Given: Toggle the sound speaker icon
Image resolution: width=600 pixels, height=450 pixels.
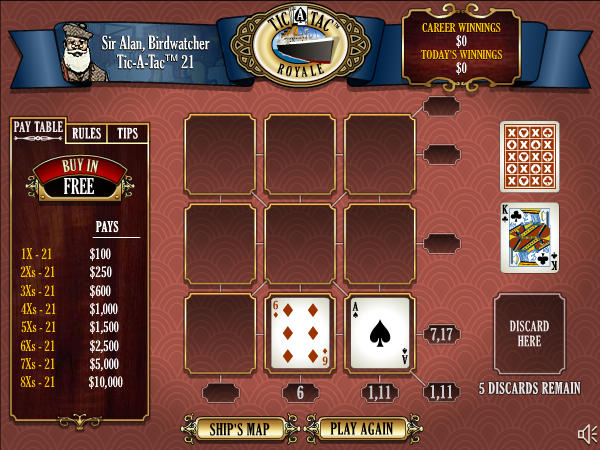Looking at the screenshot, I should 587,433.
